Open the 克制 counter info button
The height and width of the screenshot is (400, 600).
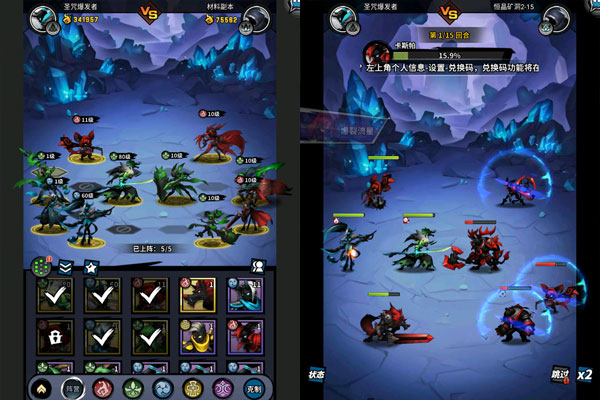tap(254, 388)
